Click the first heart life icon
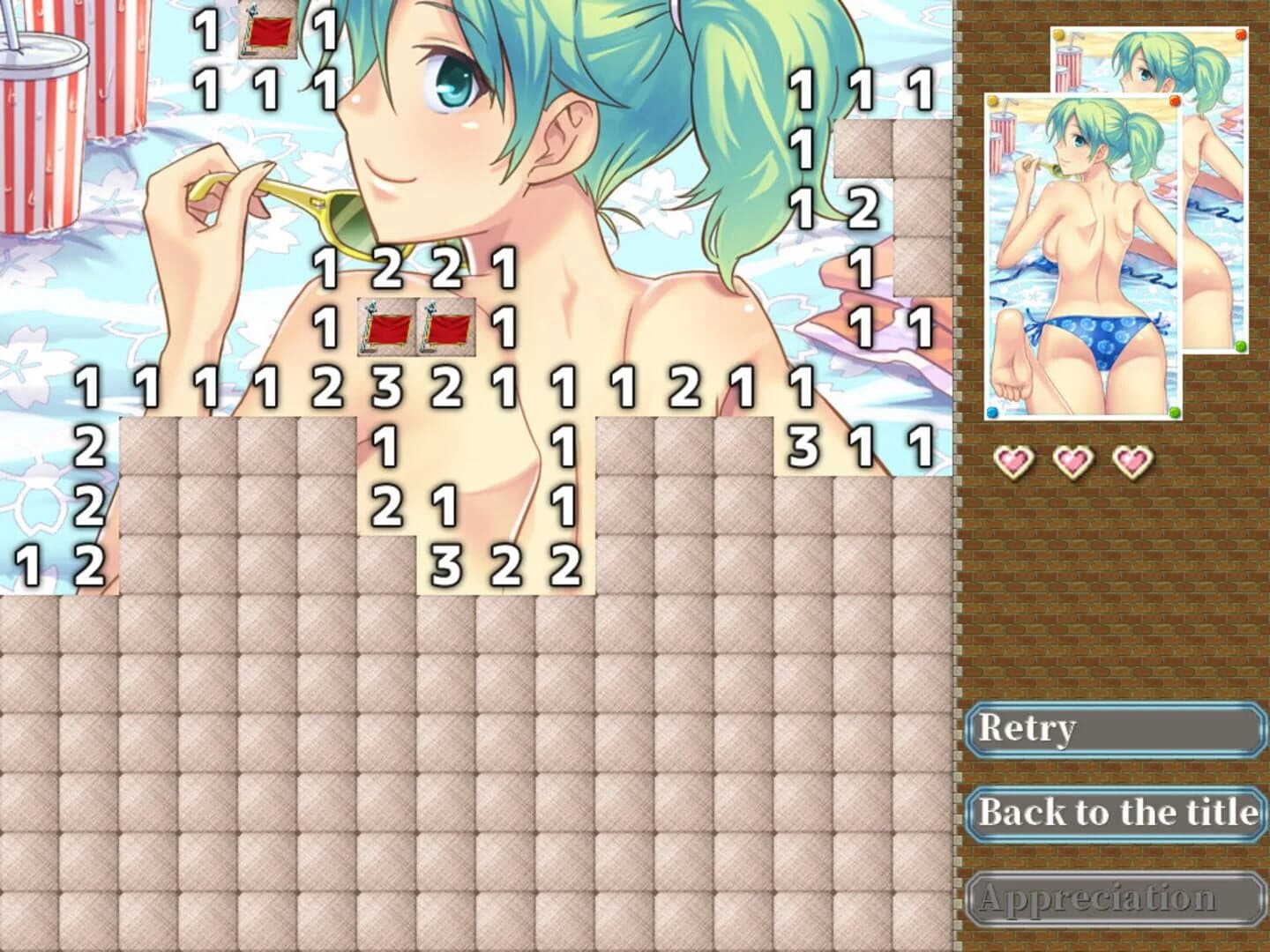Screen dimensions: 1270x952 coord(1015,460)
